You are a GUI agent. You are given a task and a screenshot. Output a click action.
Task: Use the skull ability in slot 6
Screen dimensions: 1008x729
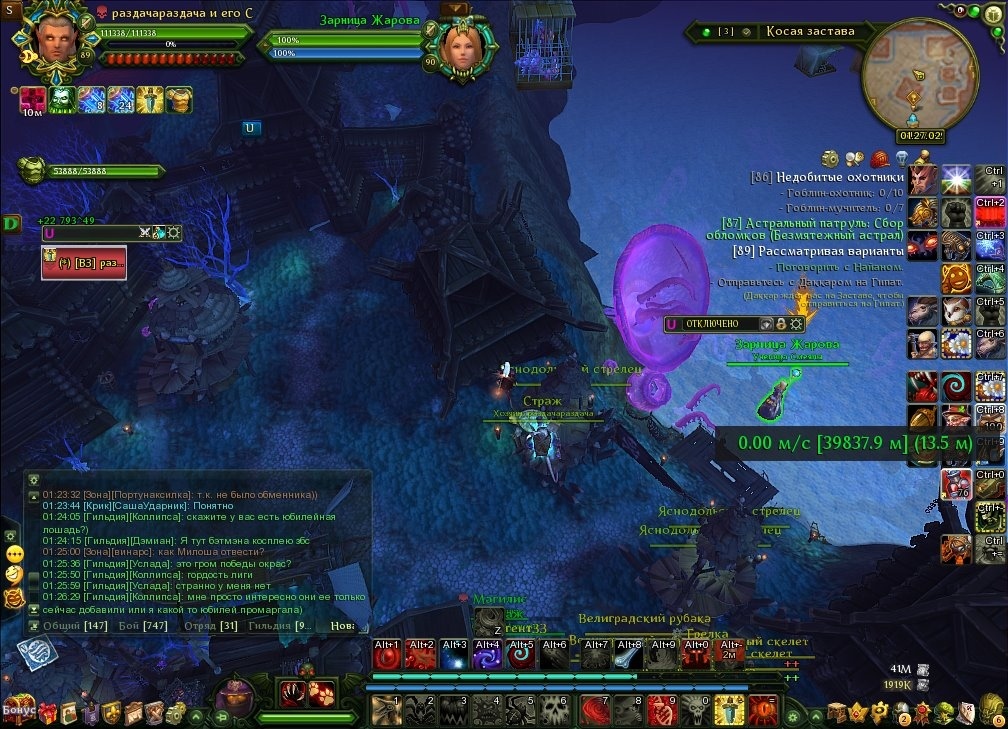point(556,709)
